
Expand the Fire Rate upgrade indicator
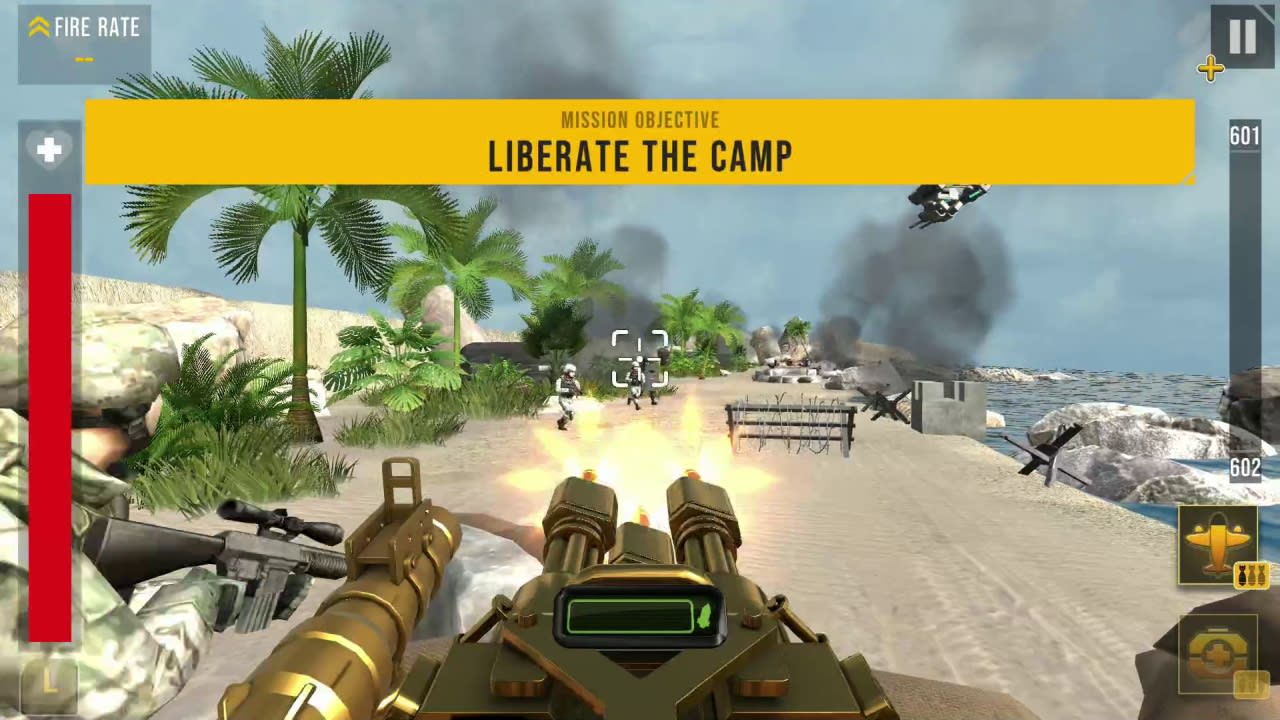pyautogui.click(x=84, y=45)
